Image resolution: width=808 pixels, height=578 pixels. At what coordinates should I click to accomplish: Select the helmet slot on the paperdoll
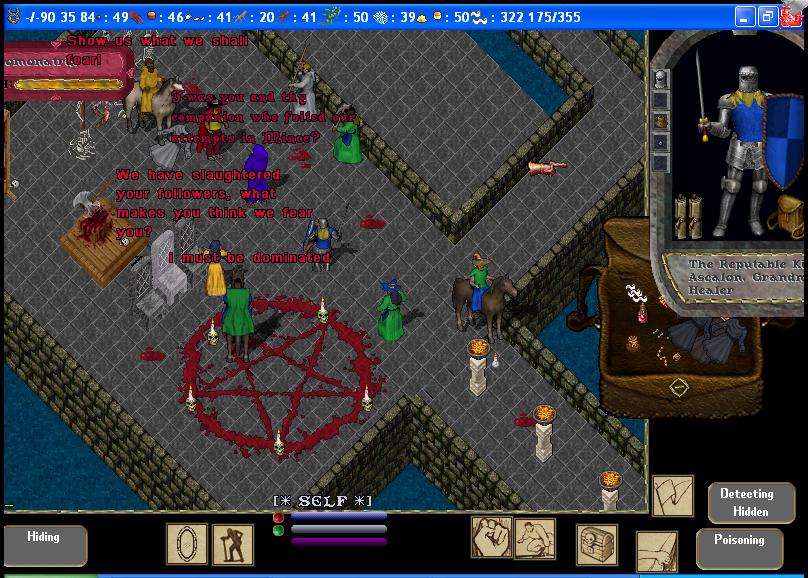click(659, 80)
